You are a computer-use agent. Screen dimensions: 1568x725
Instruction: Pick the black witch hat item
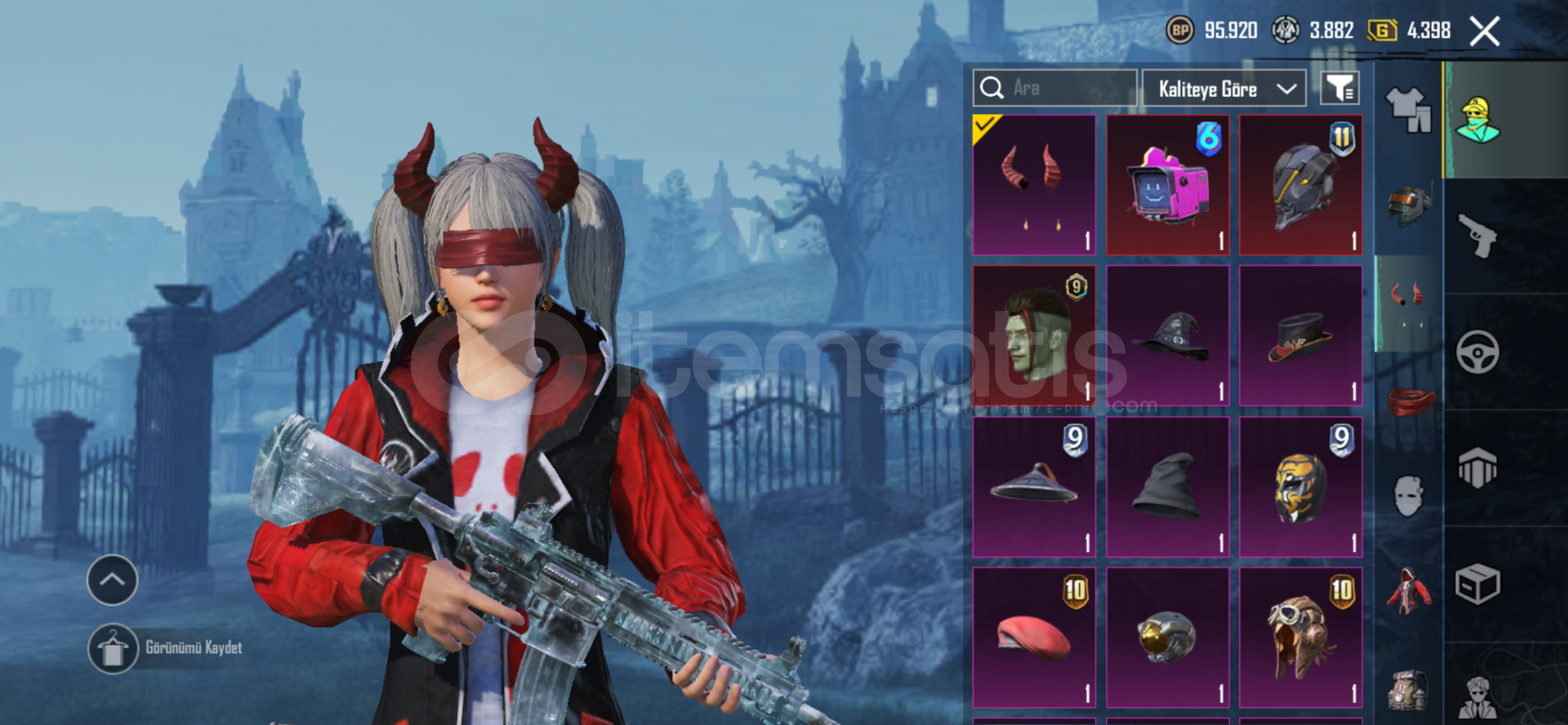[1167, 335]
